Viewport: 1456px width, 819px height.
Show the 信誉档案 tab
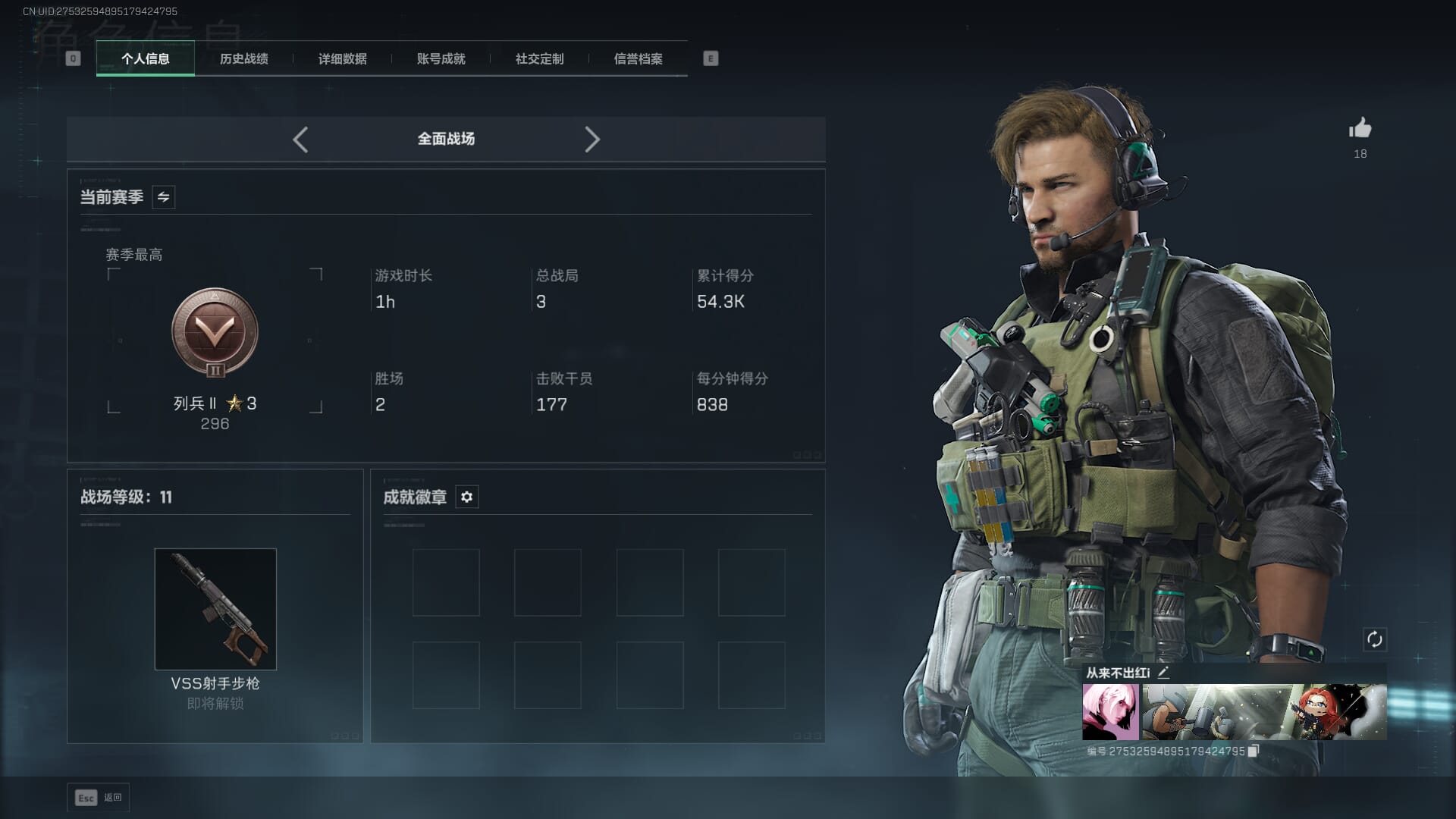coord(638,58)
